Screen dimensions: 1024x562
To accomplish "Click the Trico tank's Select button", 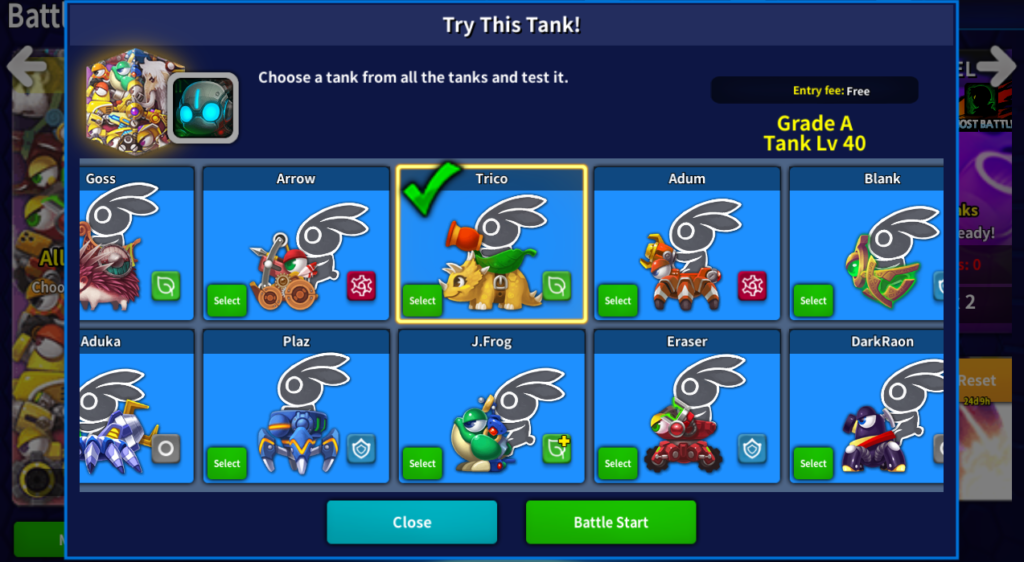I will (x=422, y=300).
